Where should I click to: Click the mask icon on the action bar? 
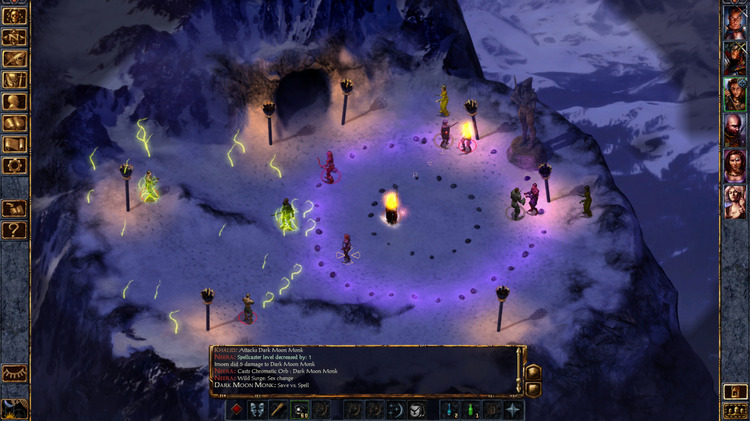click(x=257, y=409)
